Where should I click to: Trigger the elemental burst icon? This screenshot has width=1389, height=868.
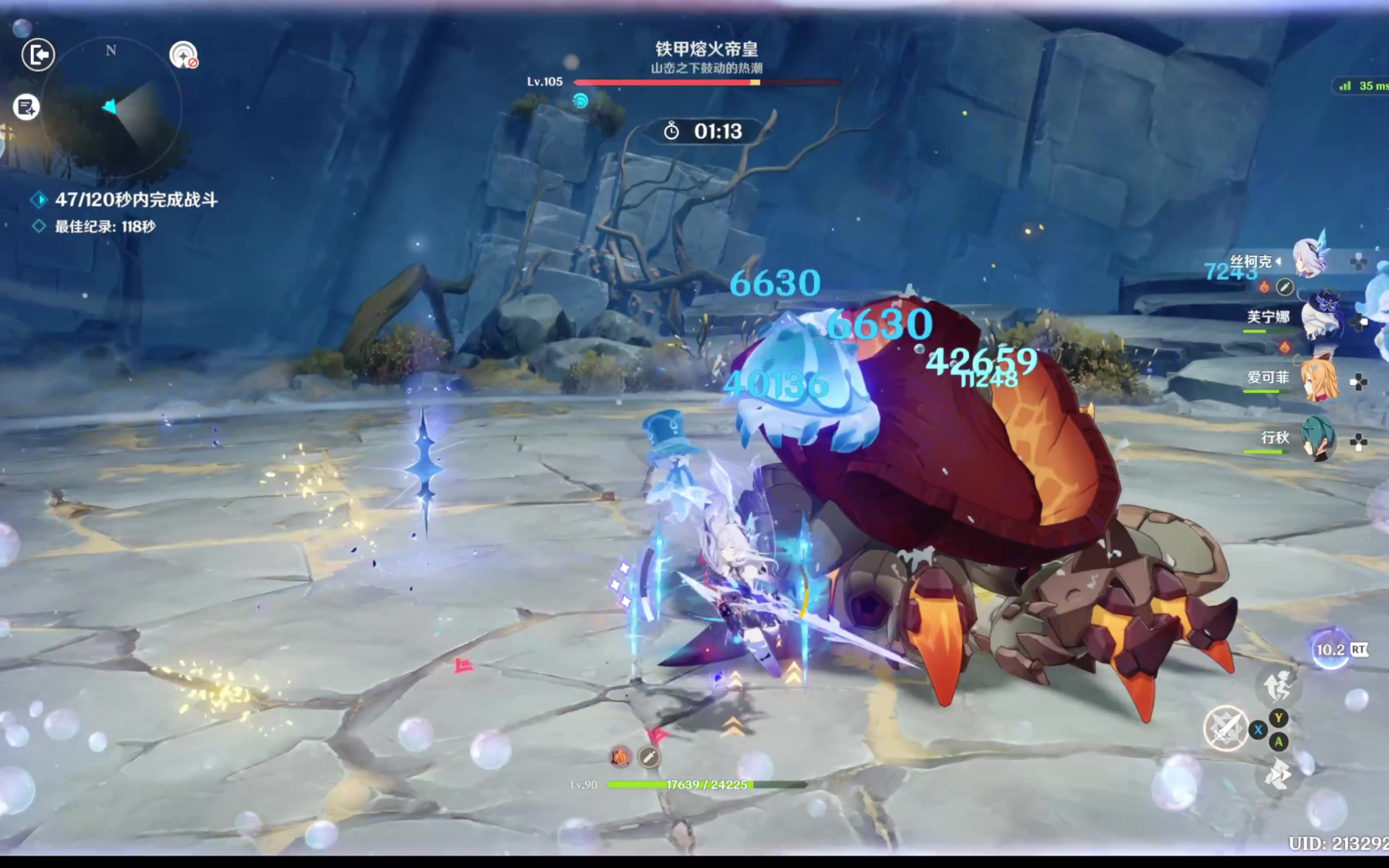tap(1278, 684)
